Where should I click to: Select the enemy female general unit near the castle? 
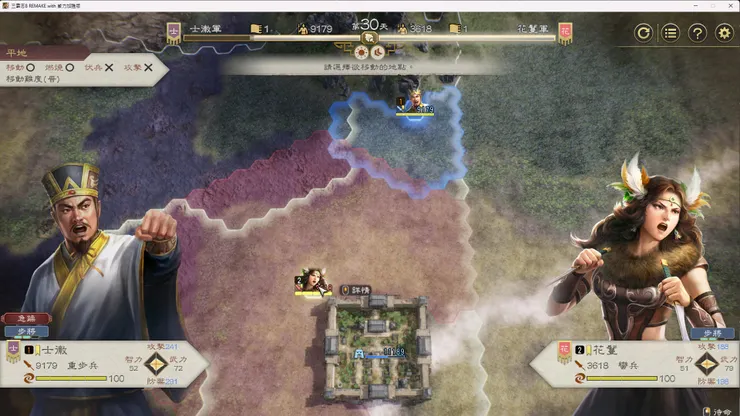click(x=312, y=281)
